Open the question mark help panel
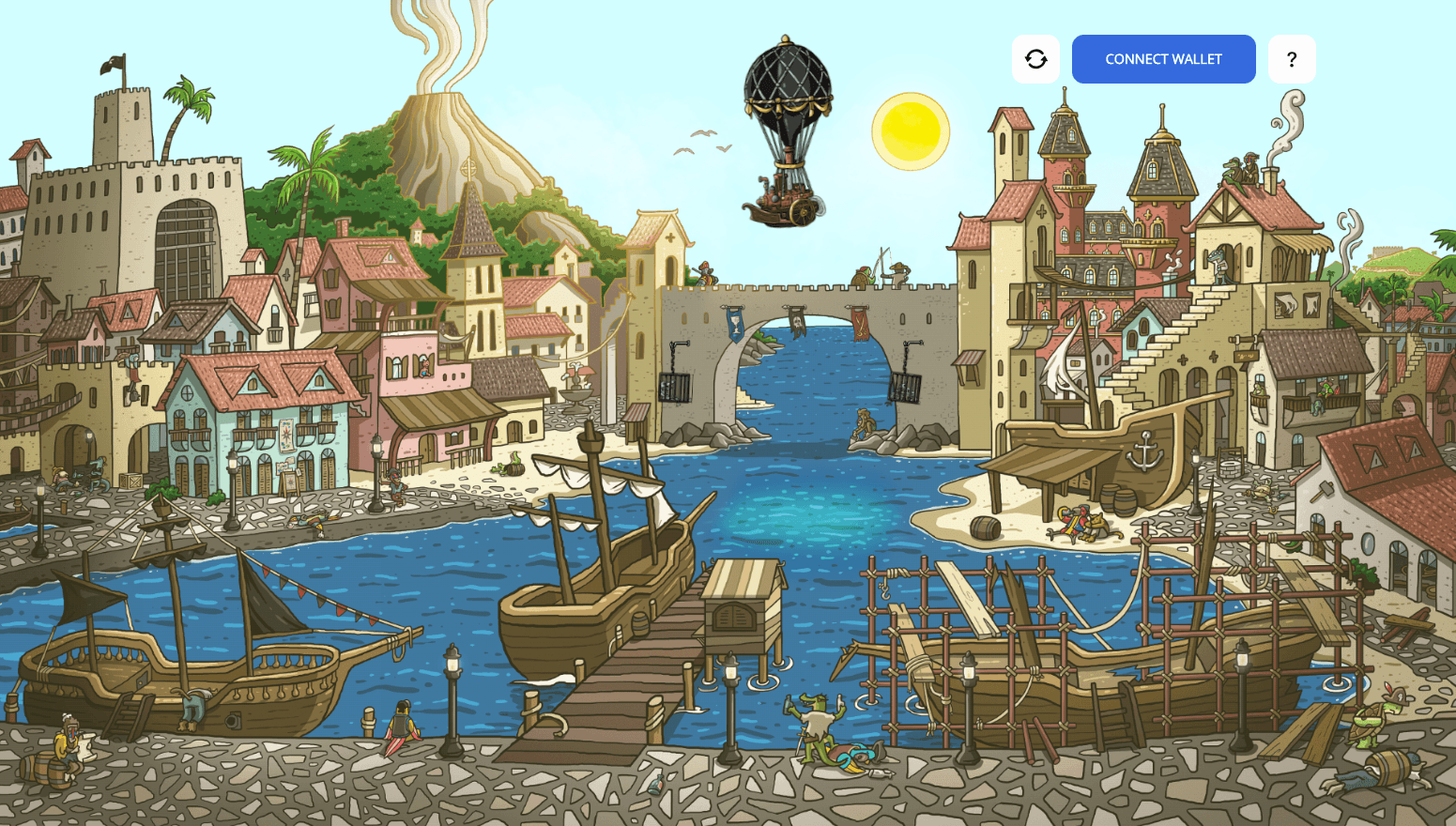 pyautogui.click(x=1292, y=58)
